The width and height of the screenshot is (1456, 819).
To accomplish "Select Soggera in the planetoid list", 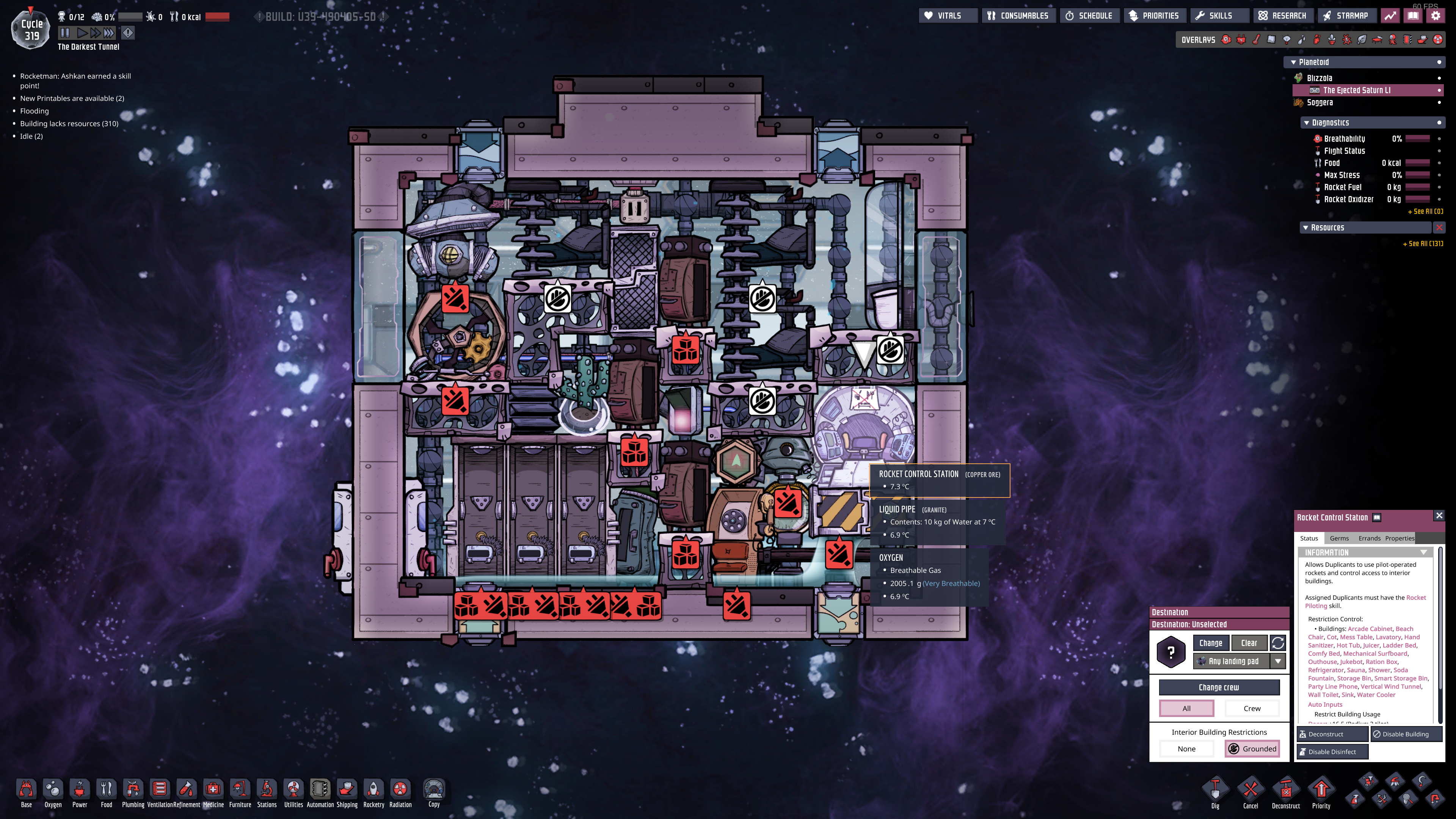I will [1320, 102].
